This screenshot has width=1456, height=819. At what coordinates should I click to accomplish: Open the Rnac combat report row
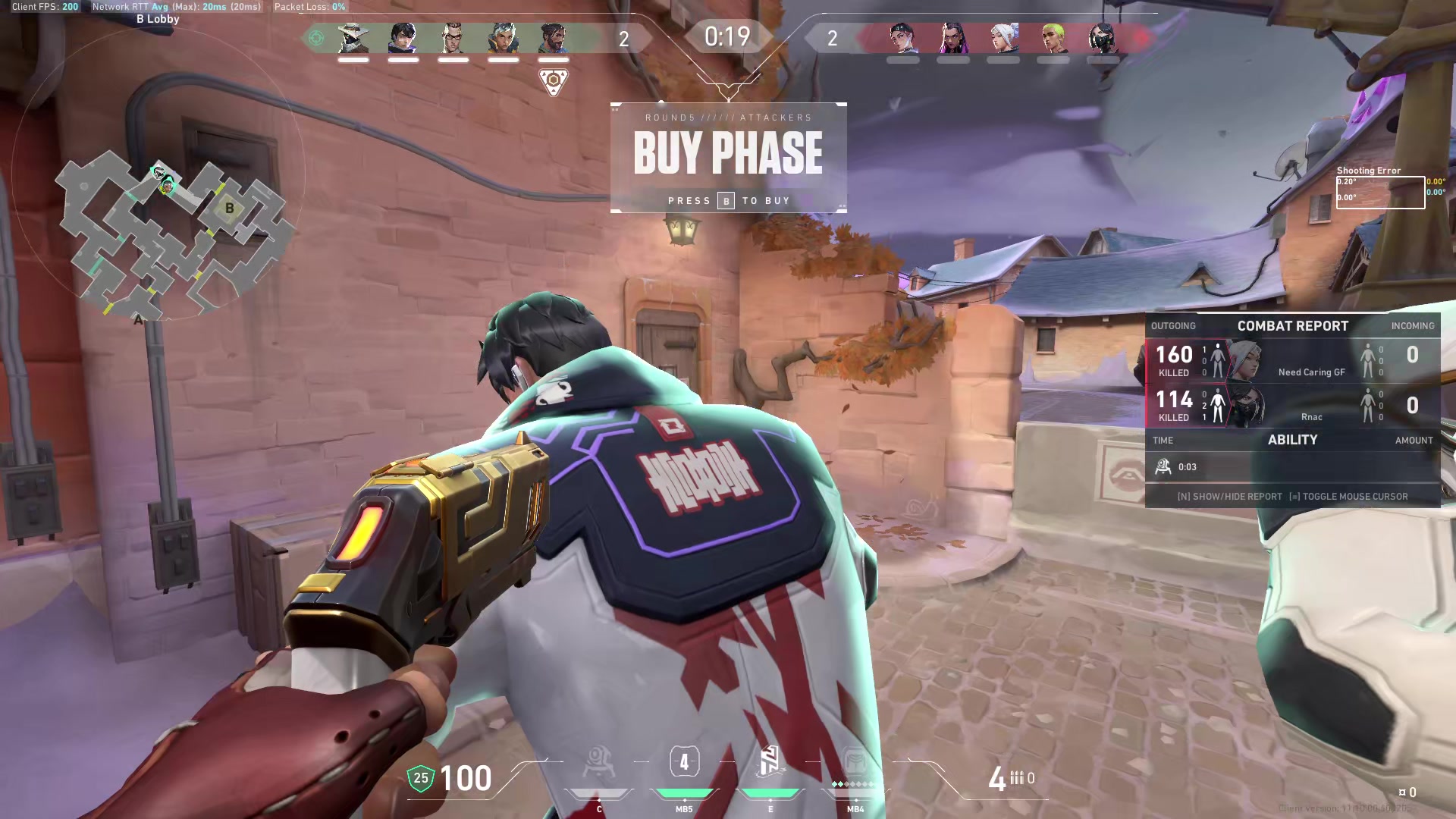1292,406
